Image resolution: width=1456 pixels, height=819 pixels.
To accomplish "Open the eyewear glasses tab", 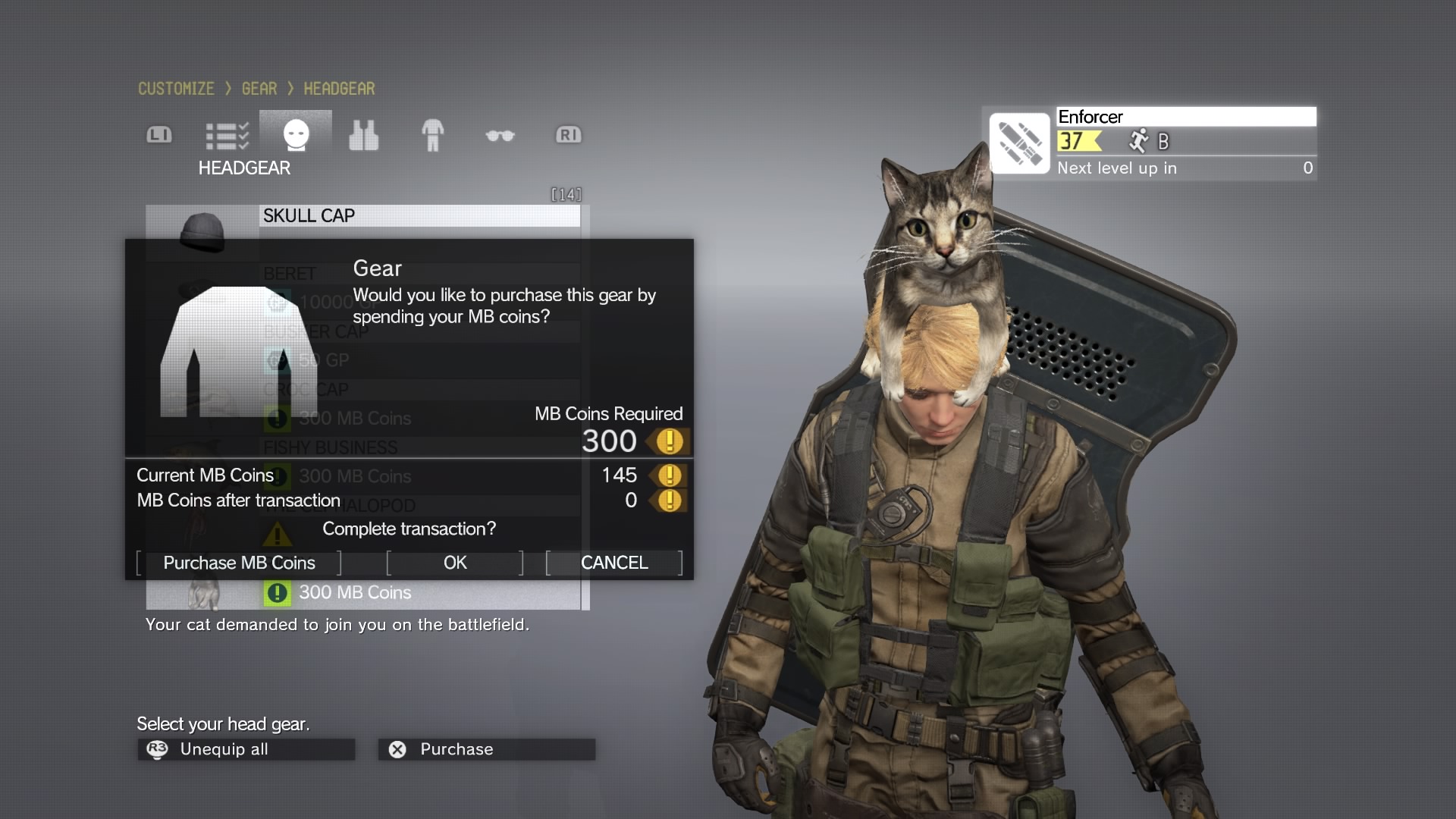I will coord(500,136).
